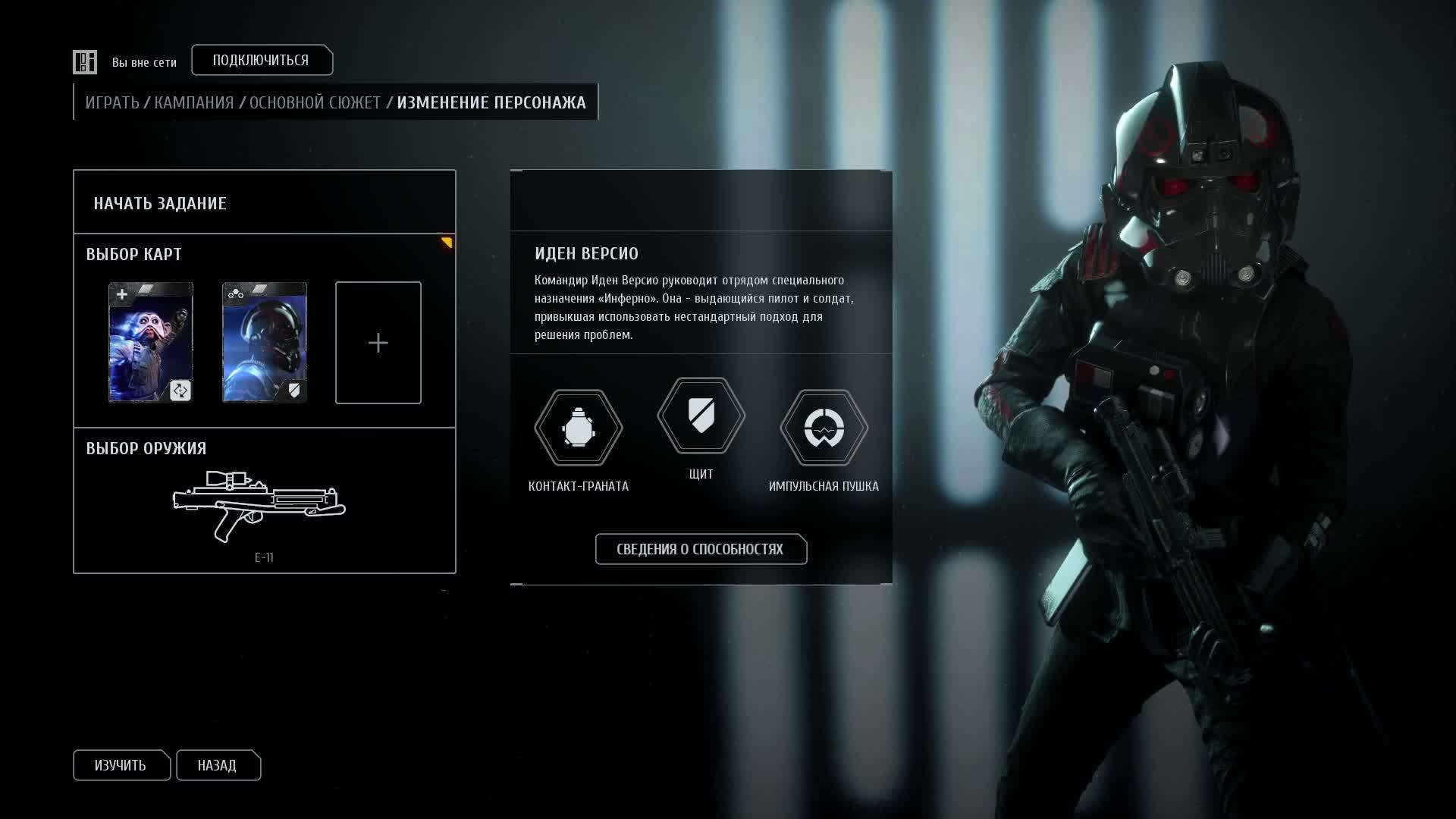Viewport: 1456px width, 819px height.
Task: Jump to ОСНОВНОЙ СЮЖЕТ breadcrumb
Action: (x=315, y=102)
